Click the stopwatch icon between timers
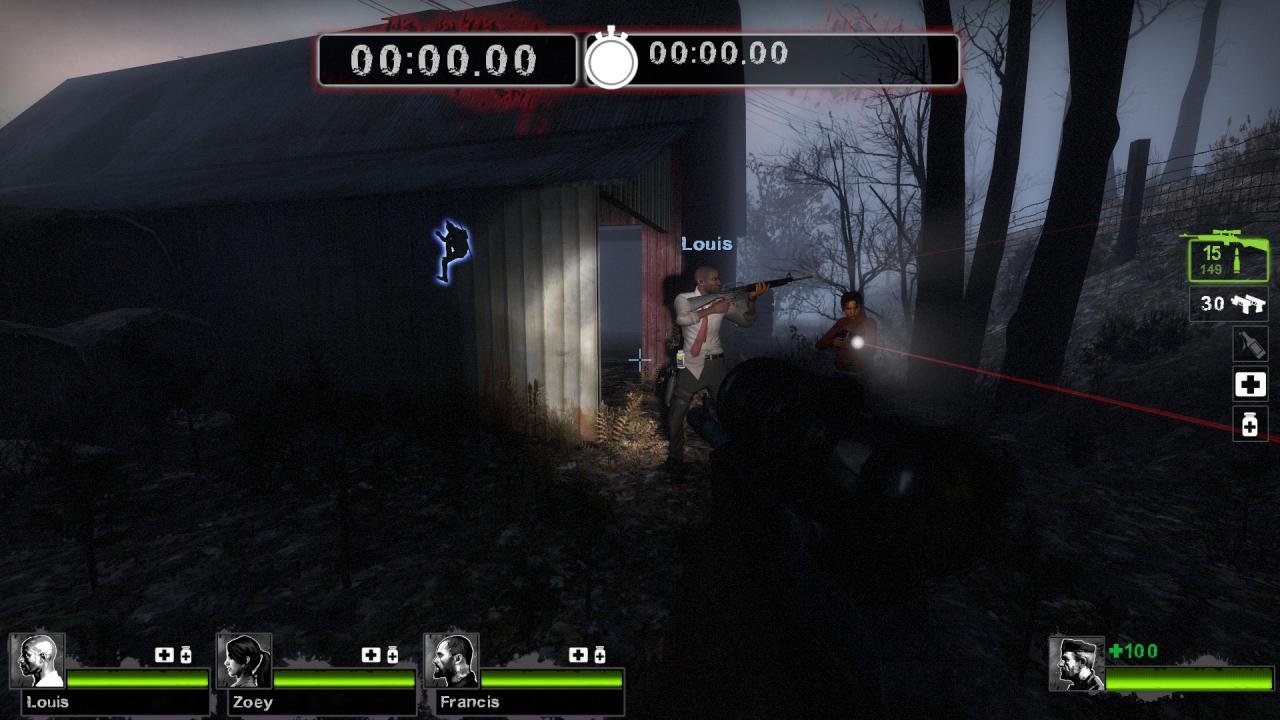 pos(611,60)
